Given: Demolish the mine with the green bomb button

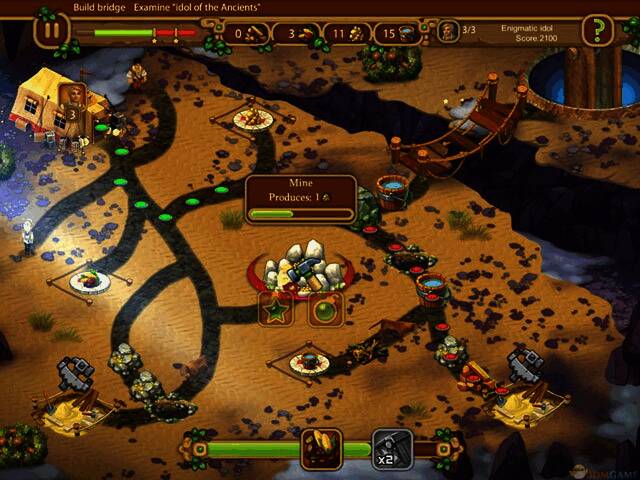Looking at the screenshot, I should click(x=325, y=309).
